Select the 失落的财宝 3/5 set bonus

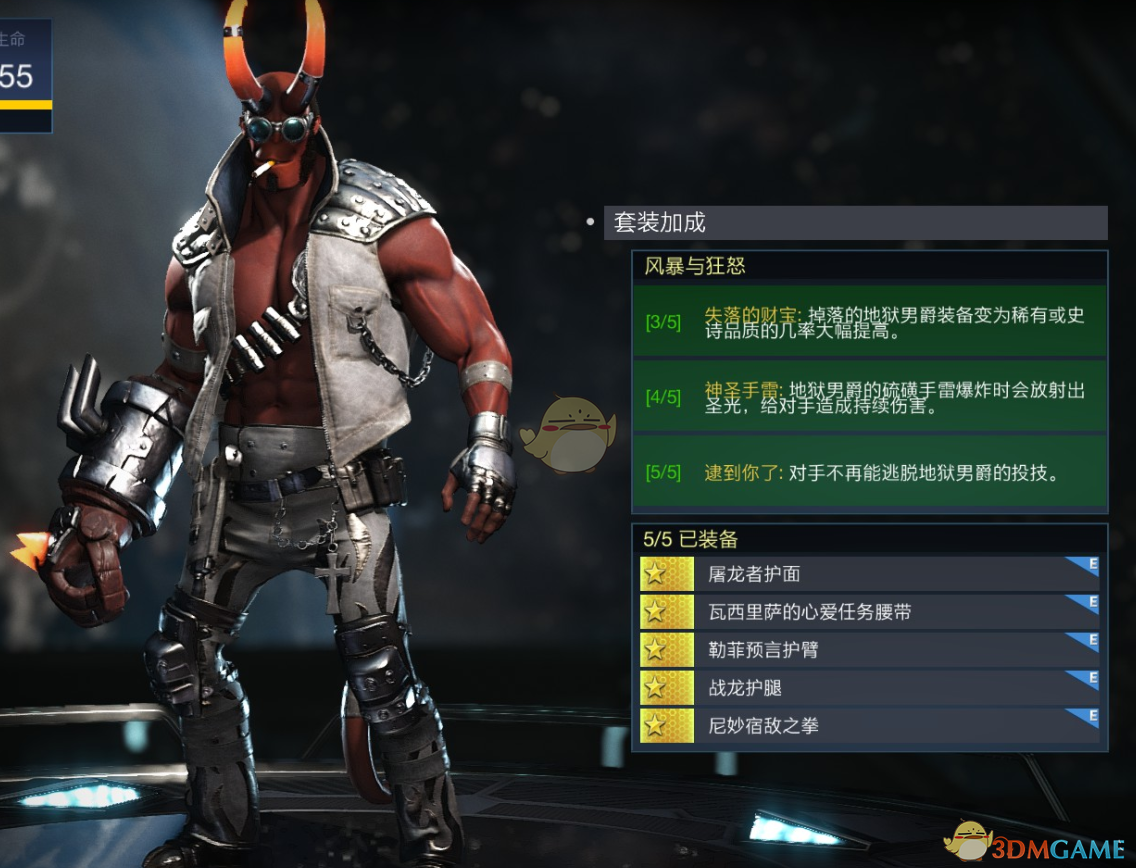[869, 321]
